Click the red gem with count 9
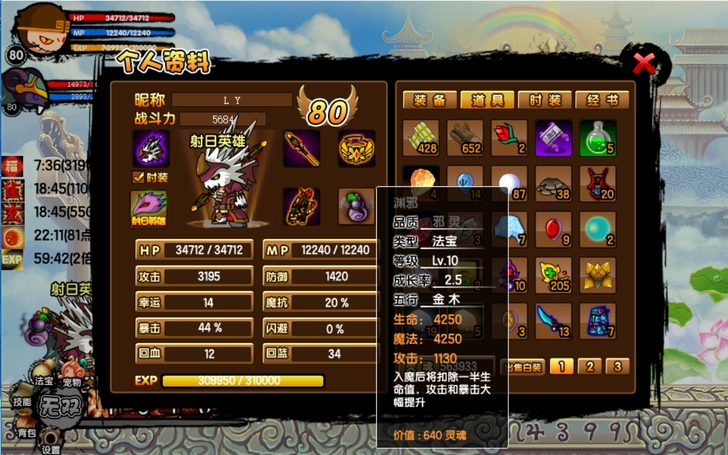This screenshot has width=728, height=455. [x=553, y=228]
